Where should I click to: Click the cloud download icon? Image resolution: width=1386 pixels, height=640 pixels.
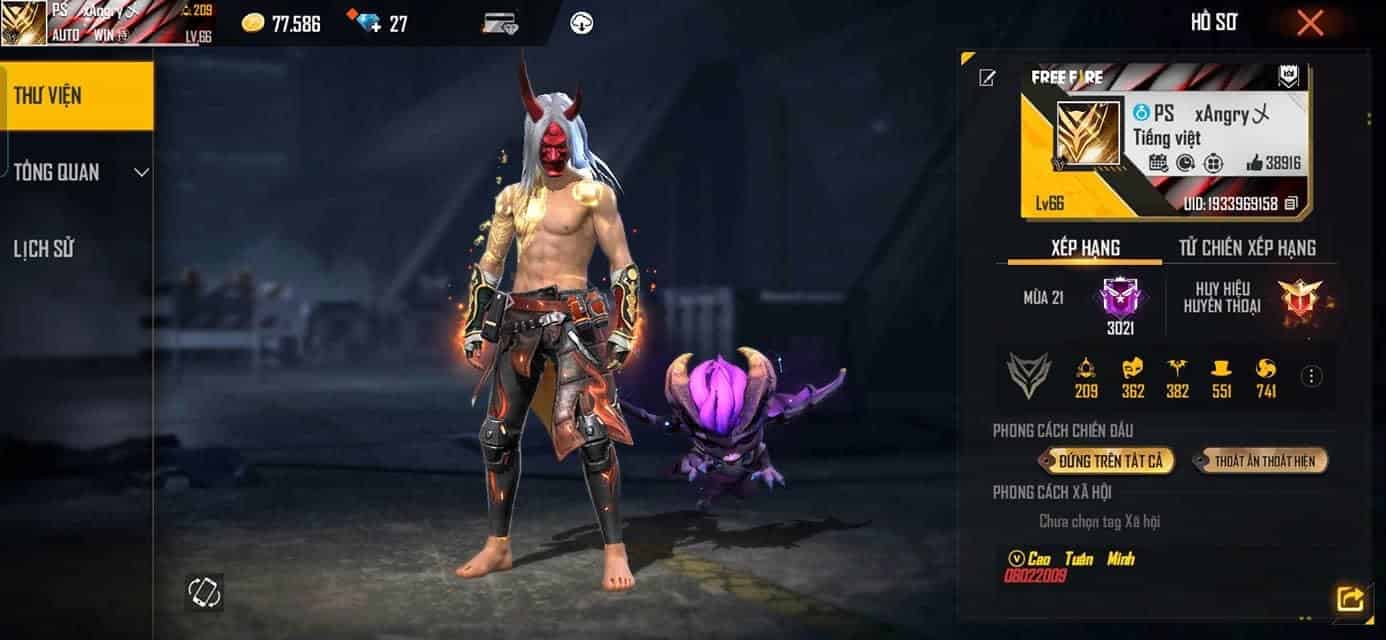tap(581, 23)
